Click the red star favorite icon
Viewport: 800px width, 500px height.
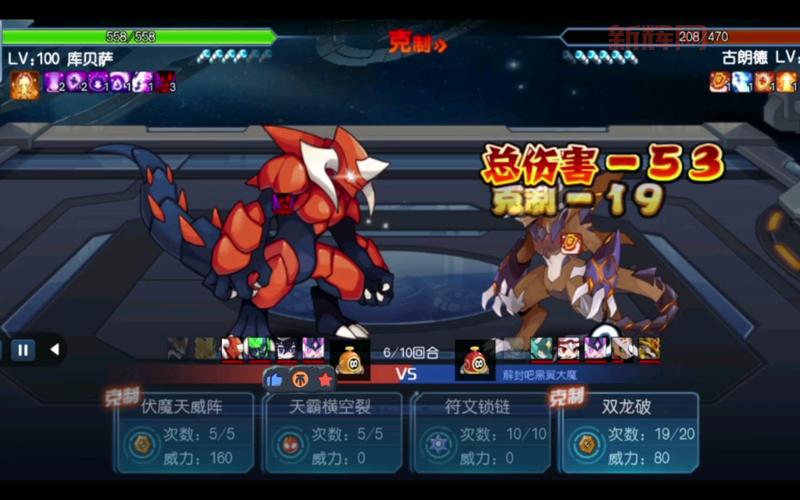325,379
